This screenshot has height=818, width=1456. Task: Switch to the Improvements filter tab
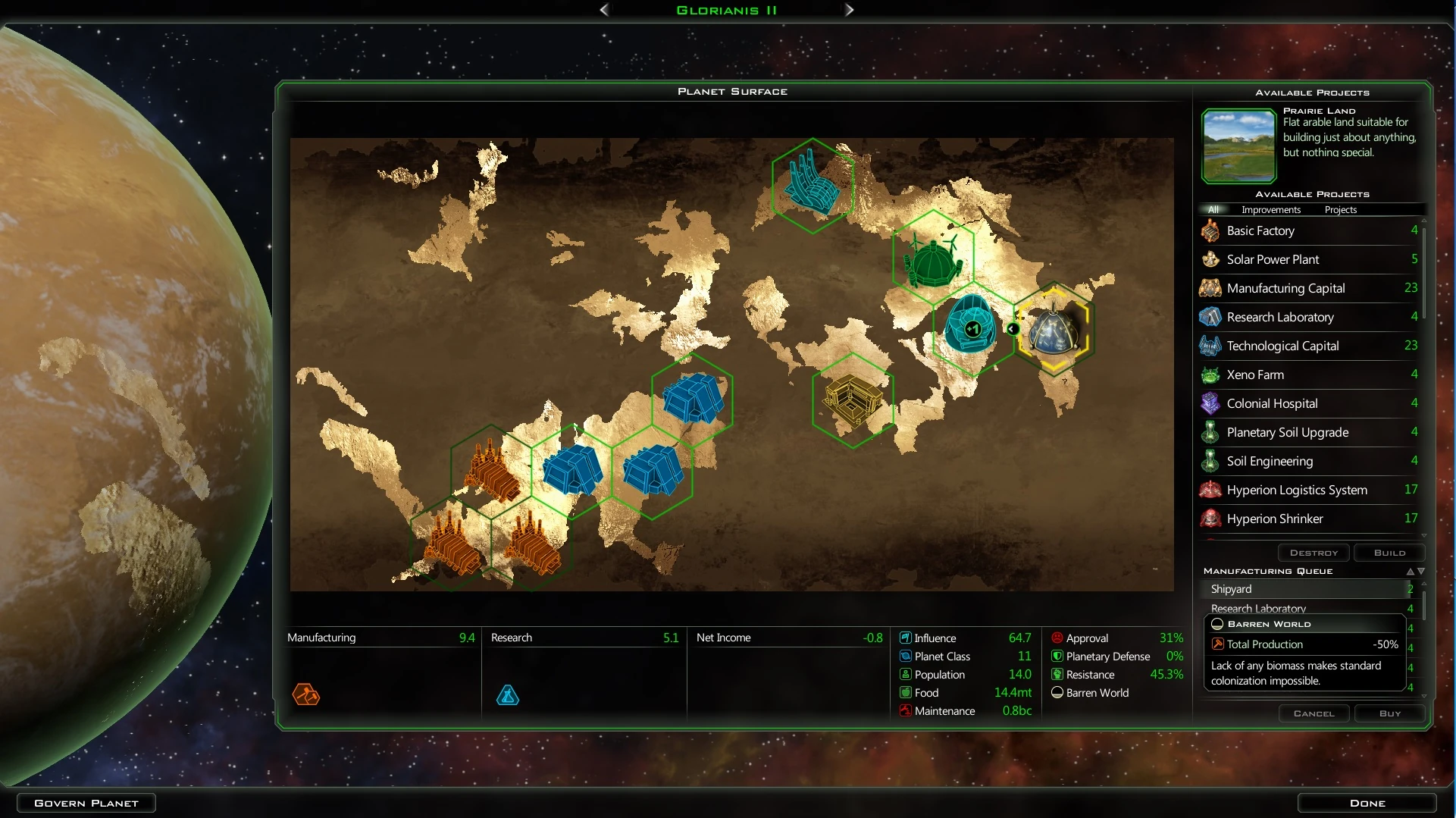(x=1270, y=210)
